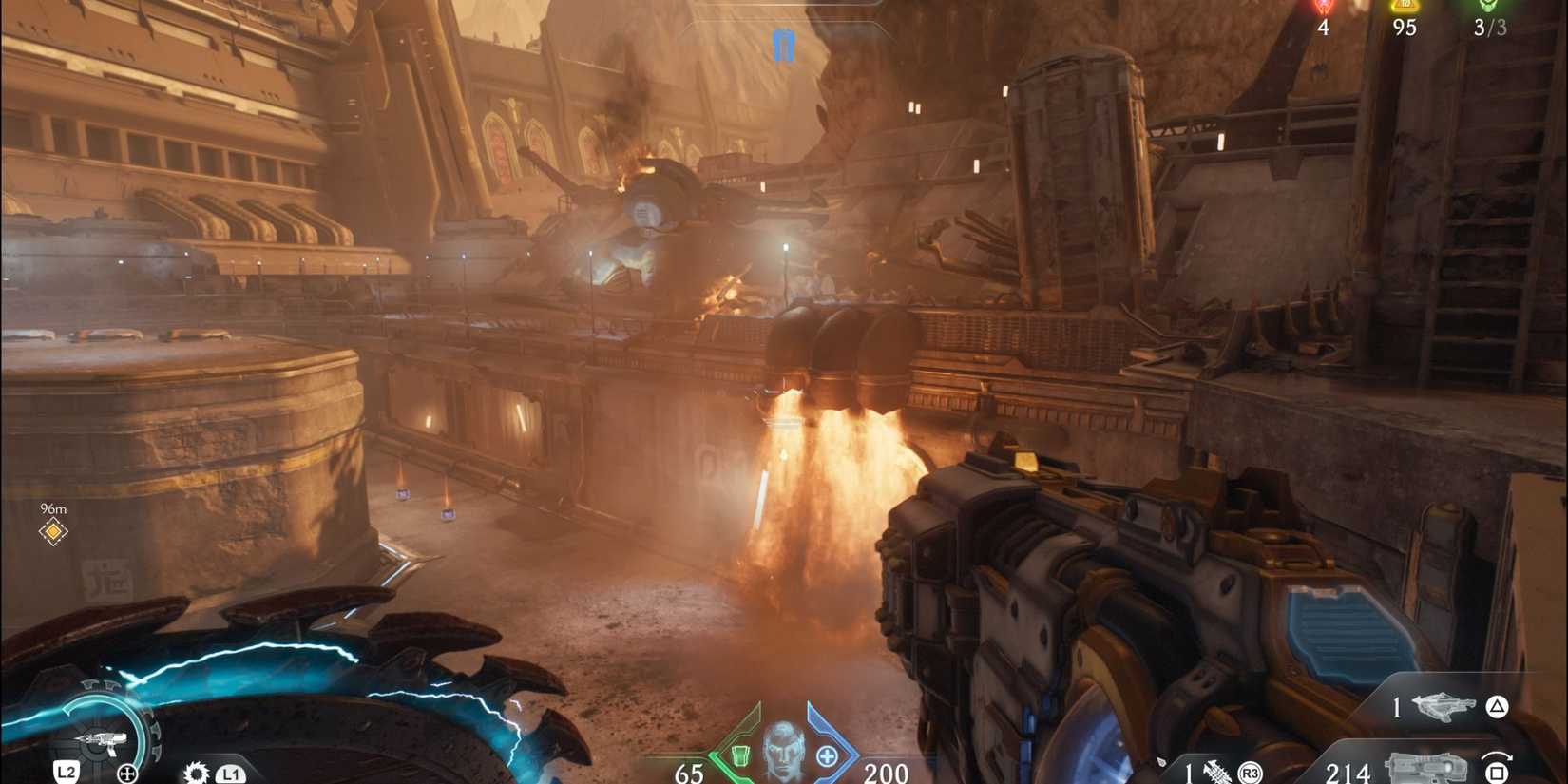The height and width of the screenshot is (784, 1568).
Task: Click the L2 button badge on weapon wheel
Action: pyautogui.click(x=67, y=773)
